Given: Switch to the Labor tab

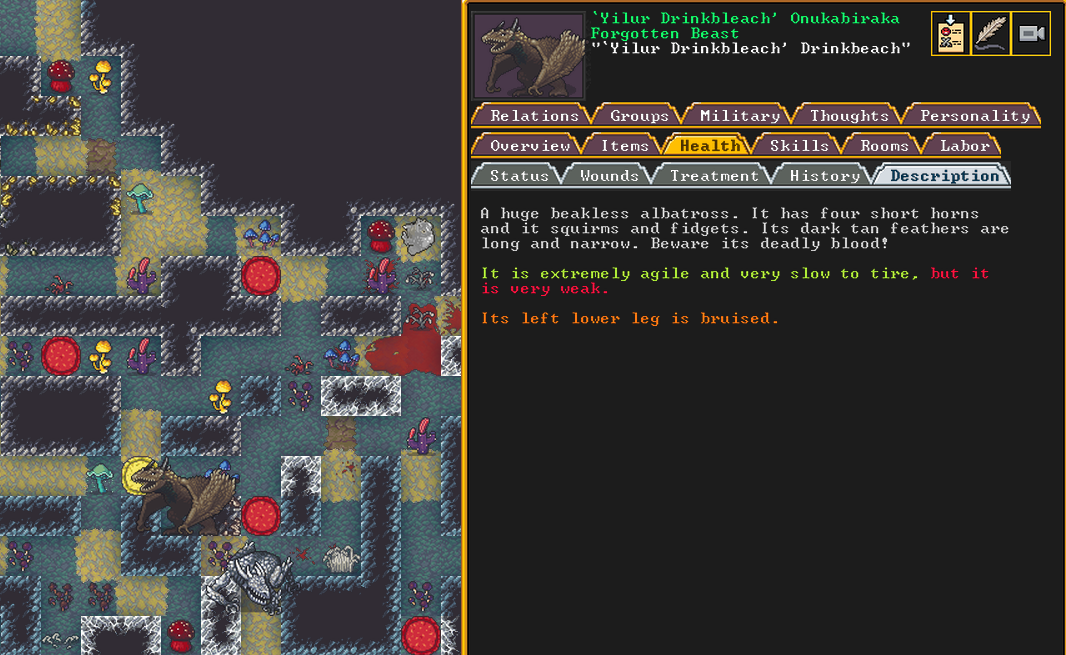Looking at the screenshot, I should [964, 146].
